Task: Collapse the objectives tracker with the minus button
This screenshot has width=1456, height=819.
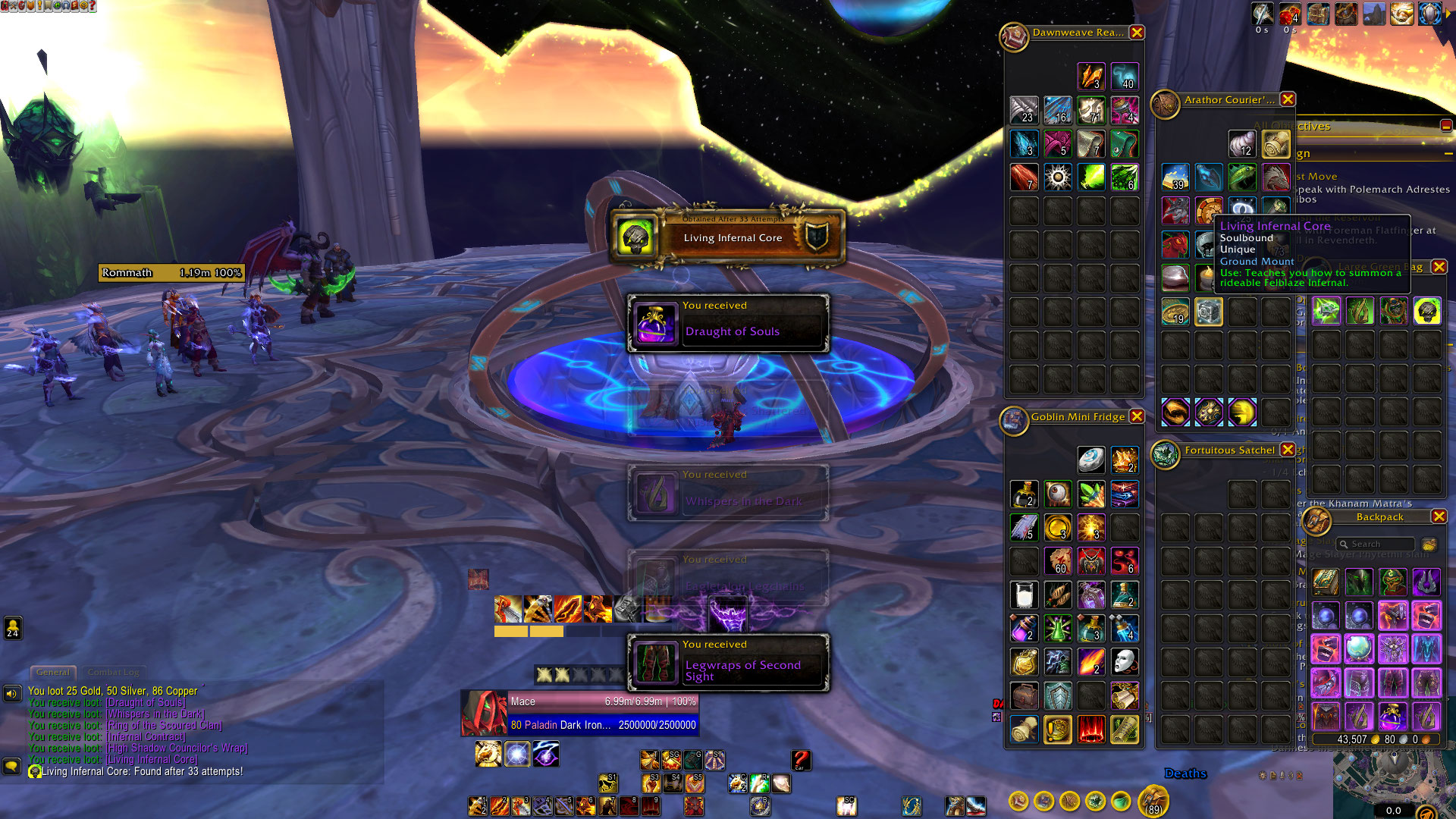Action: 1445,126
